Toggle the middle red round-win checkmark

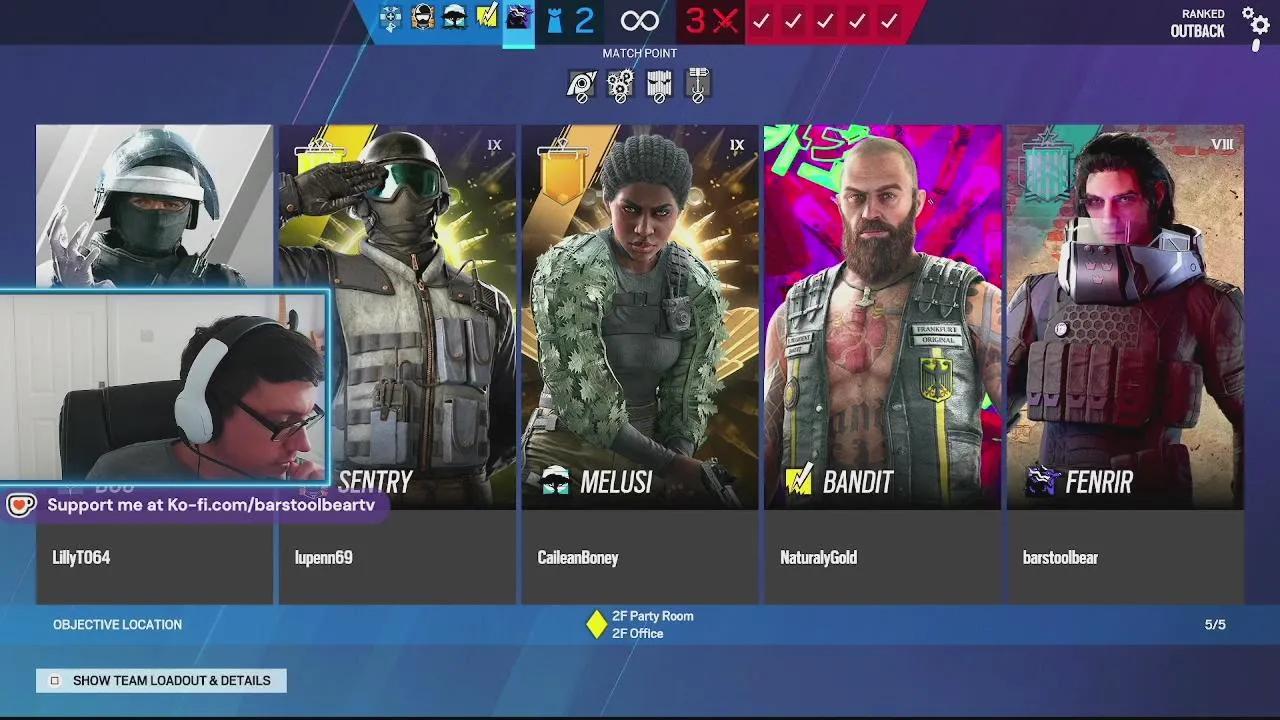[826, 20]
